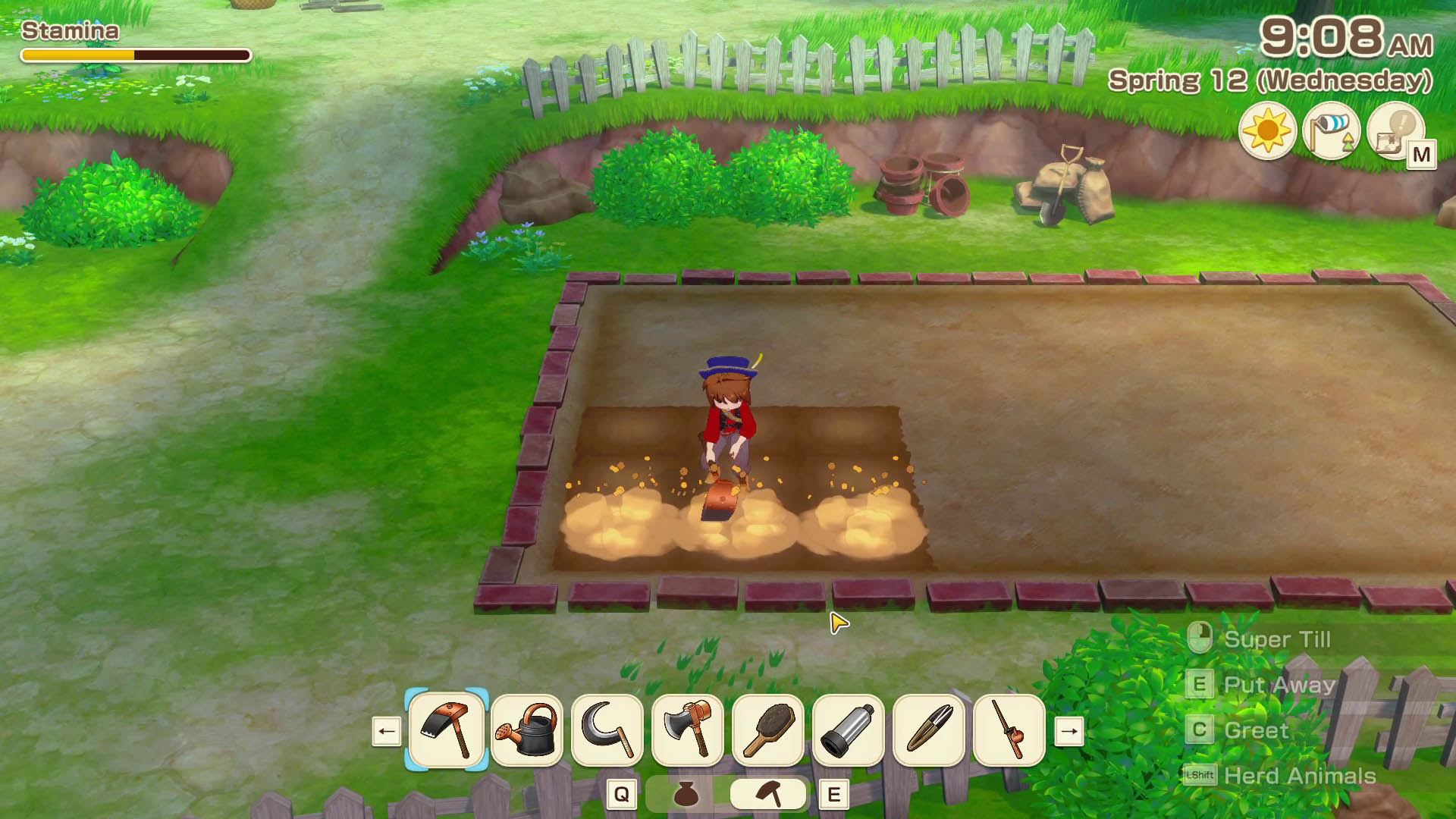The width and height of the screenshot is (1456, 819).
Task: Switch to the item bag tab
Action: 686,794
